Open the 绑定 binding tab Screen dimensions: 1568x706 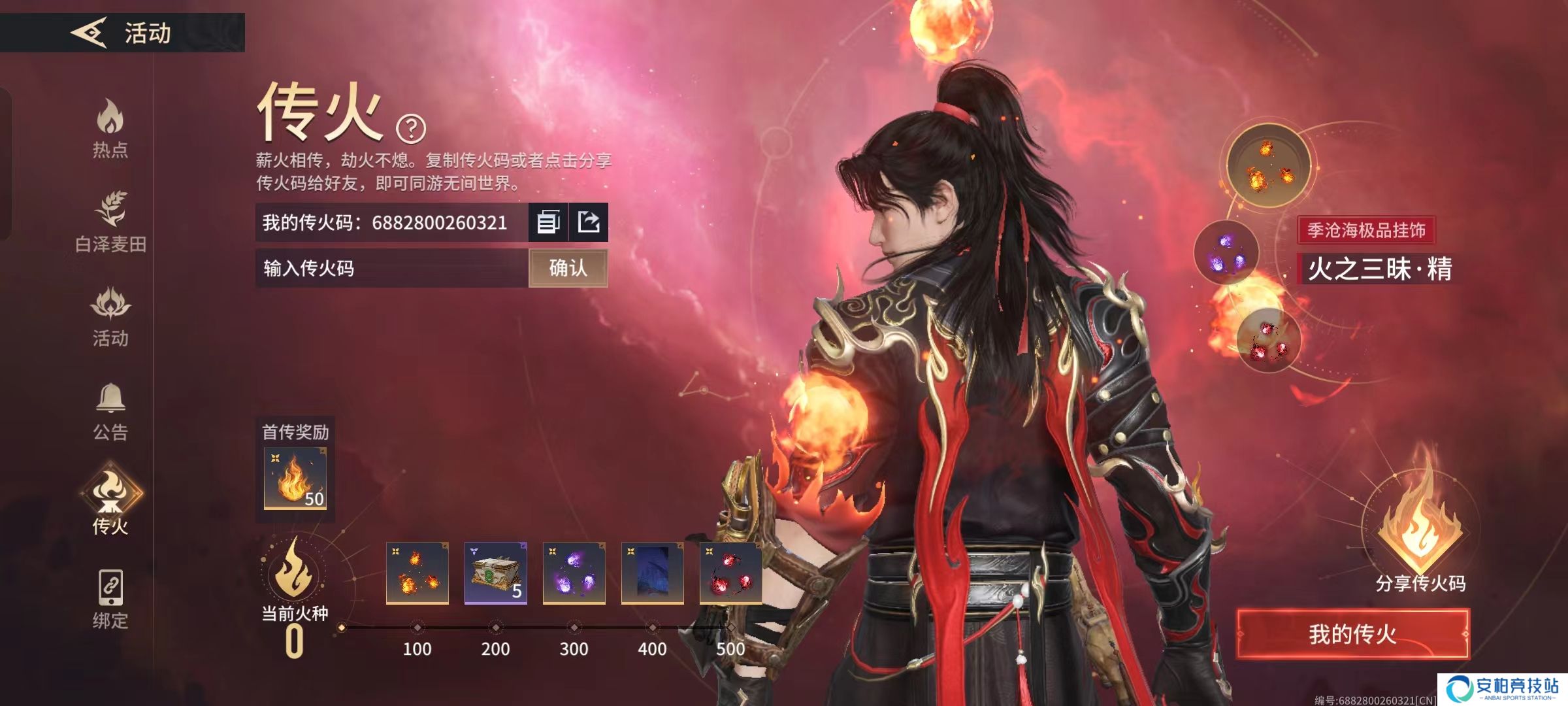pos(110,598)
